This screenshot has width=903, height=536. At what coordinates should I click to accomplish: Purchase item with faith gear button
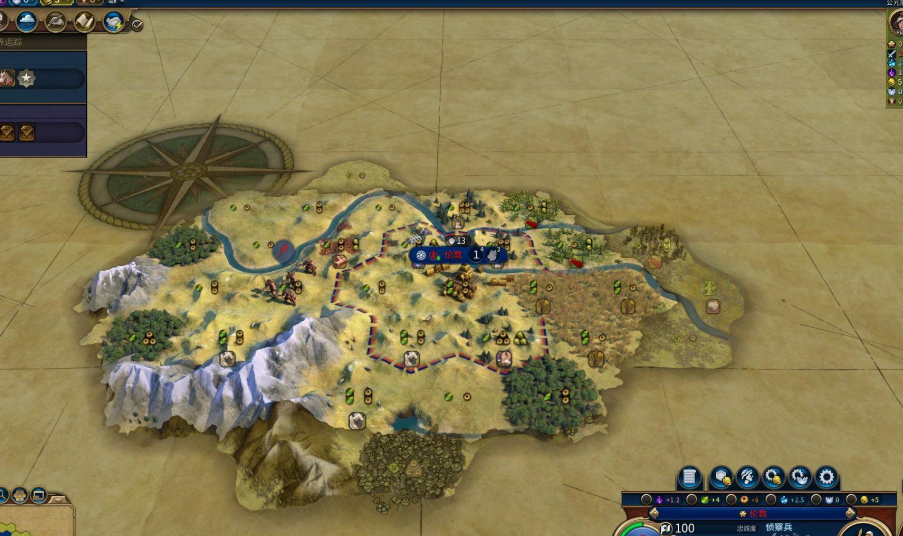click(x=799, y=477)
